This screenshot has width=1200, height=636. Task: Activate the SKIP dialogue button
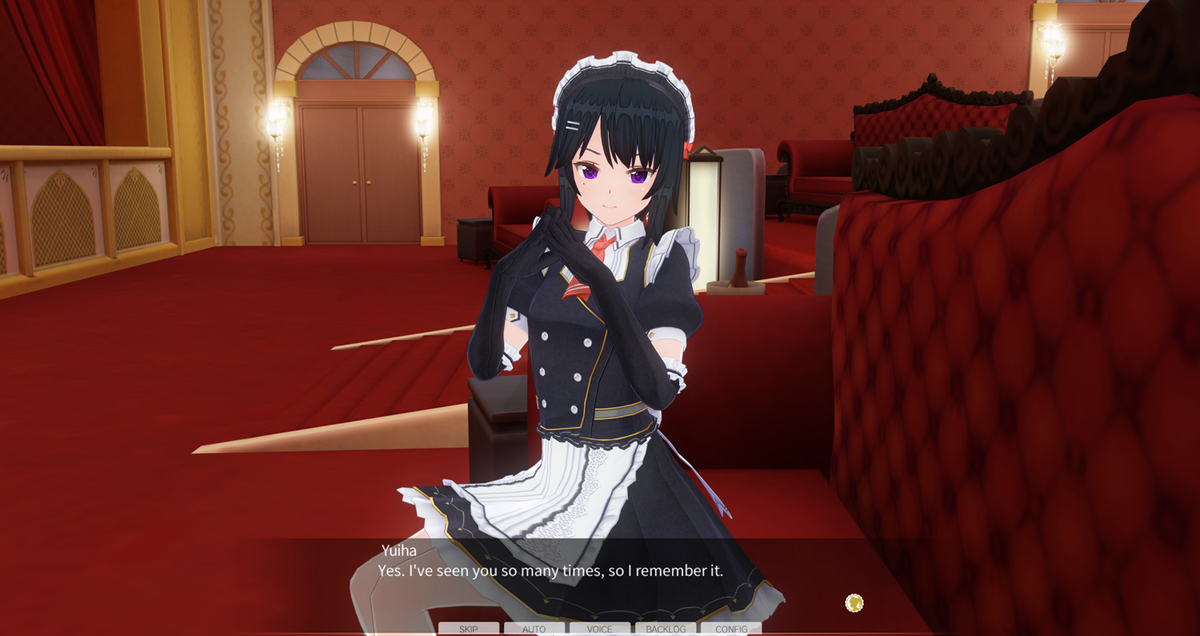[468, 629]
